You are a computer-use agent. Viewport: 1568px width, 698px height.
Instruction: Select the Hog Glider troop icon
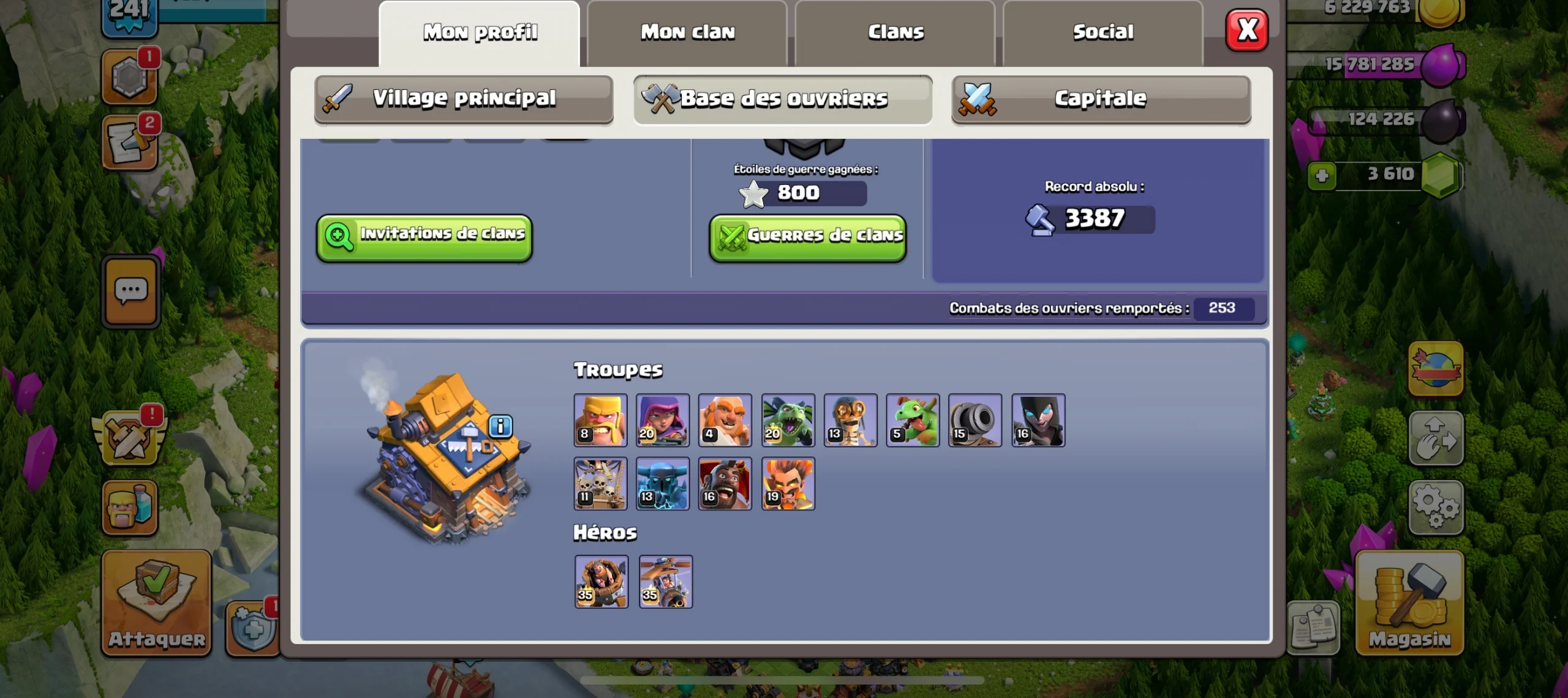coord(726,484)
